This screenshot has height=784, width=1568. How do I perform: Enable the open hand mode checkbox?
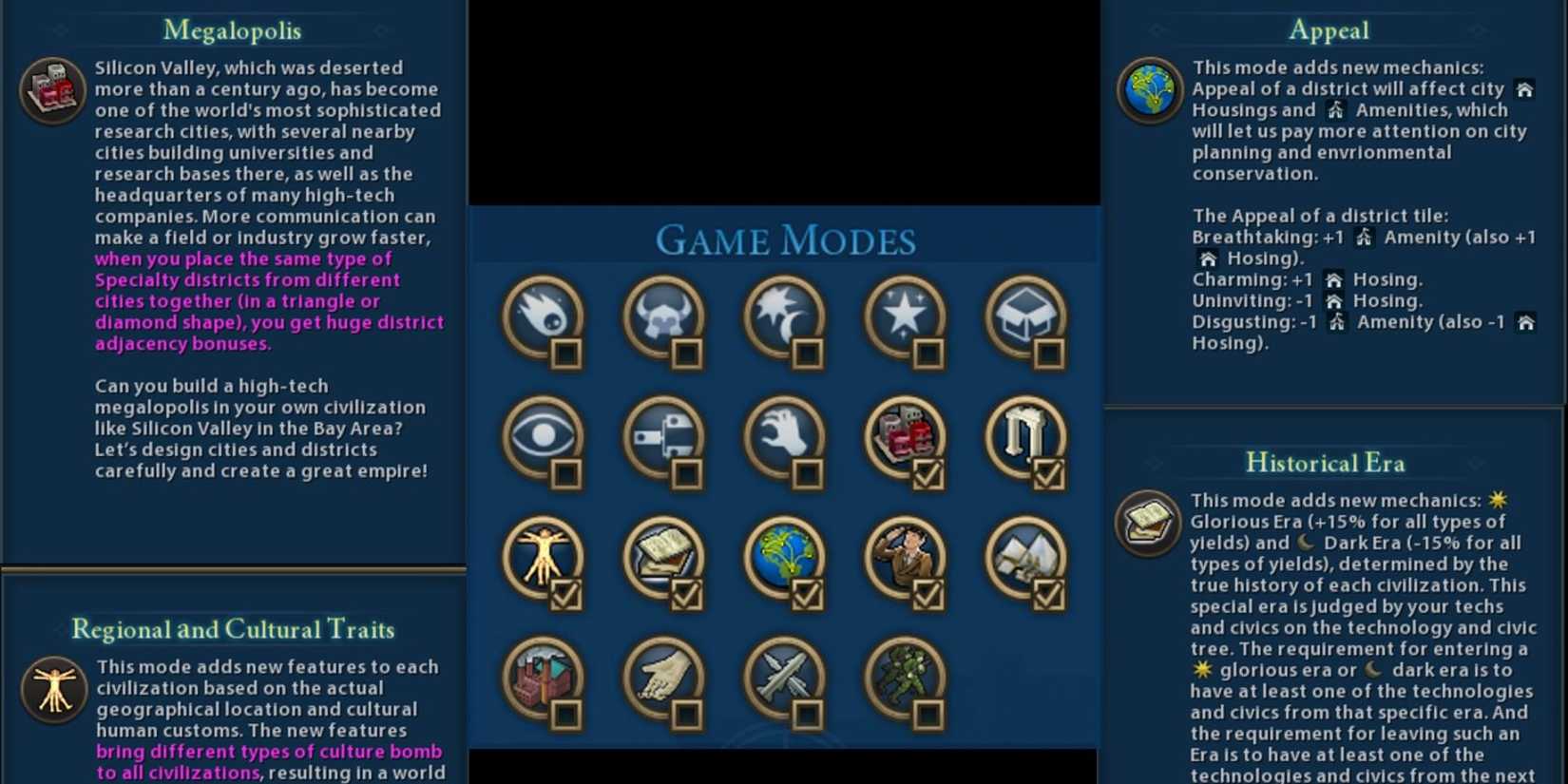[x=689, y=712]
